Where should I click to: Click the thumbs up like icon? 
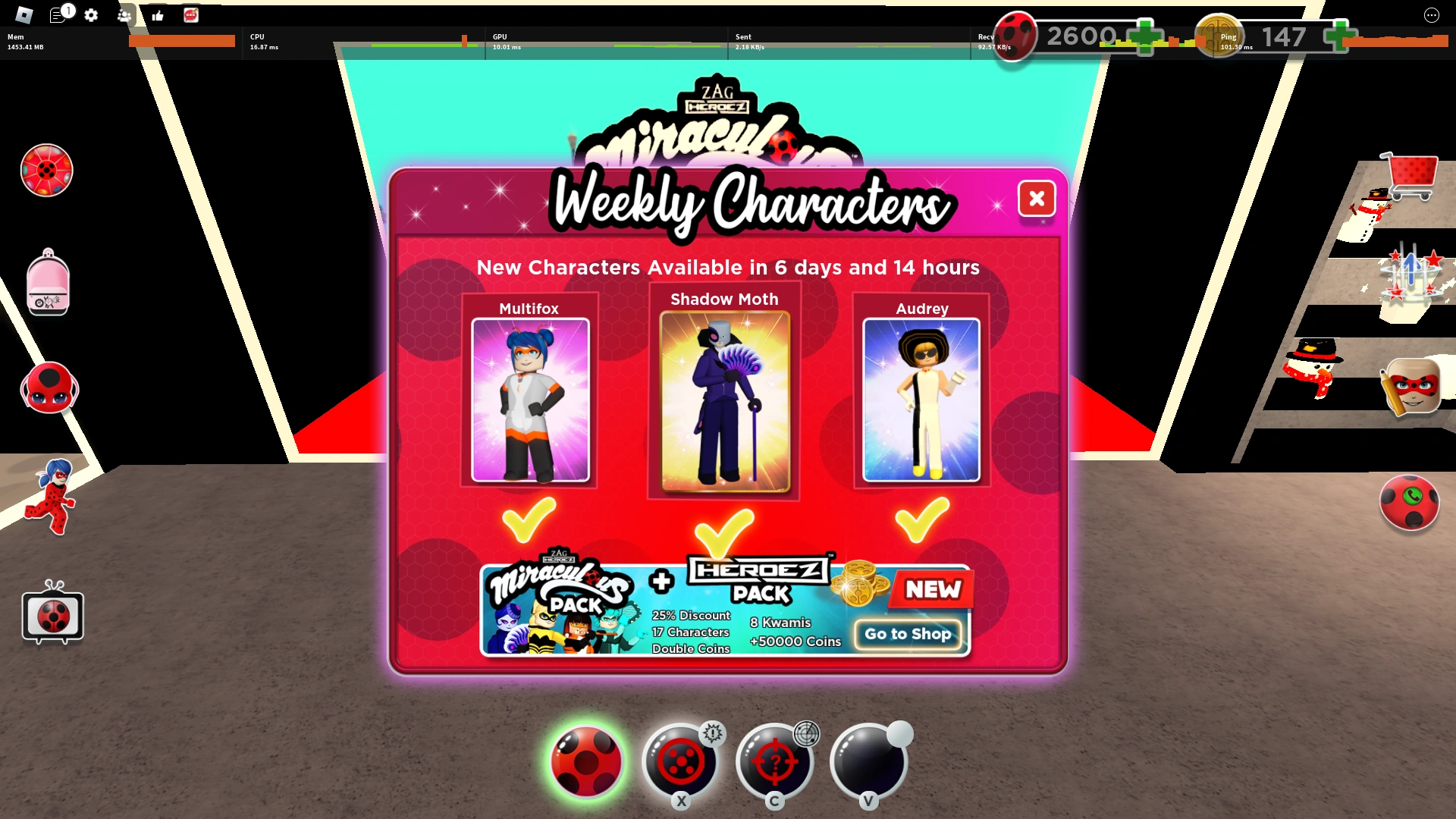point(158,15)
